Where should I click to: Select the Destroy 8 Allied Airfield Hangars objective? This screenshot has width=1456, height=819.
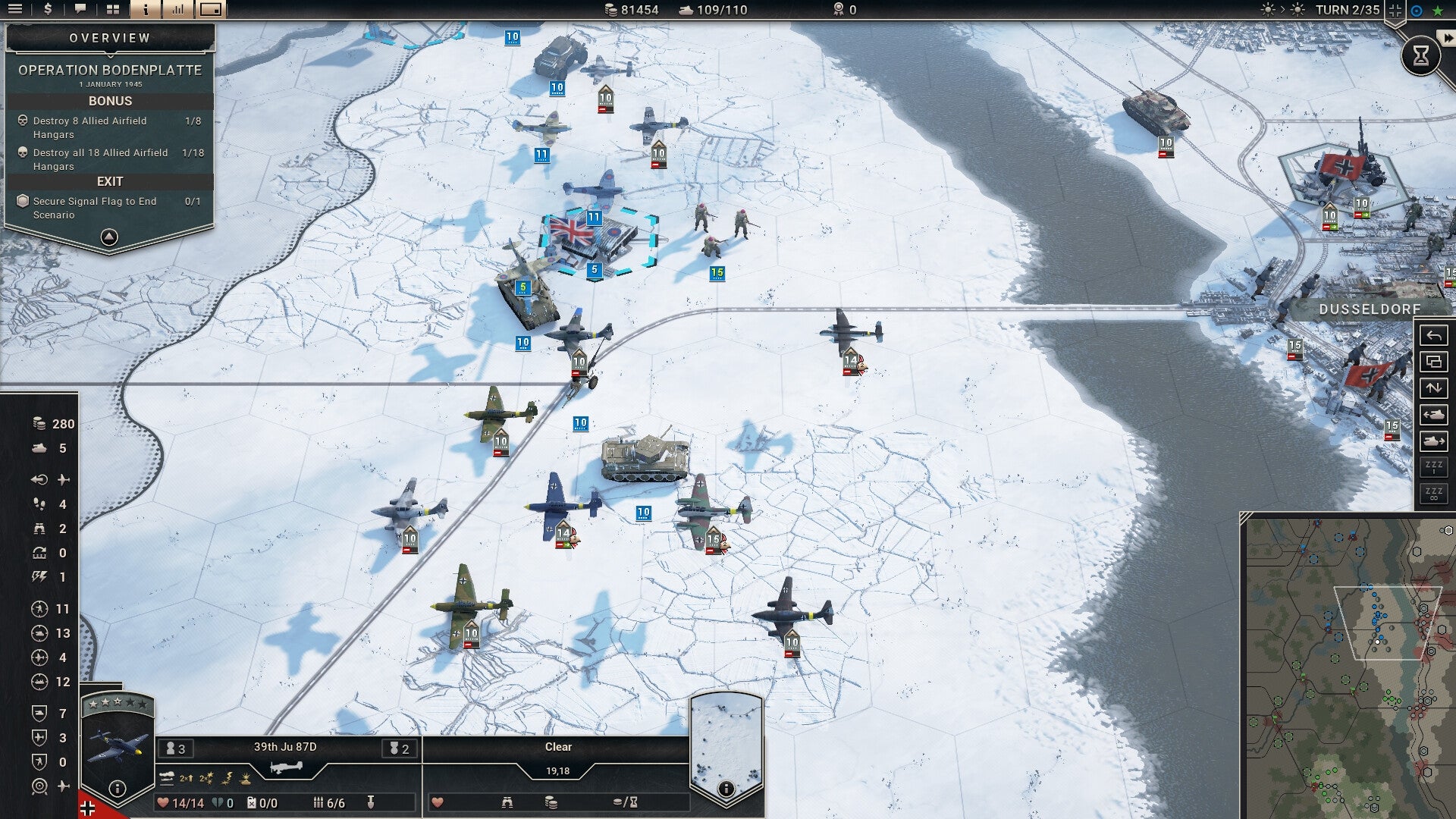tap(89, 127)
